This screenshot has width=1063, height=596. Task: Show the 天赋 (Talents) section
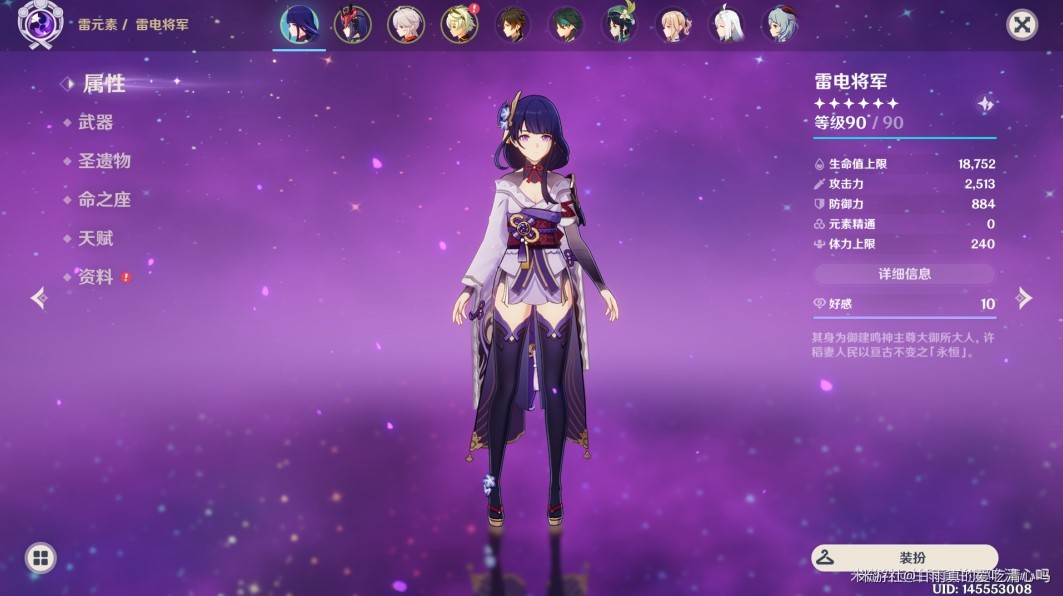(96, 238)
